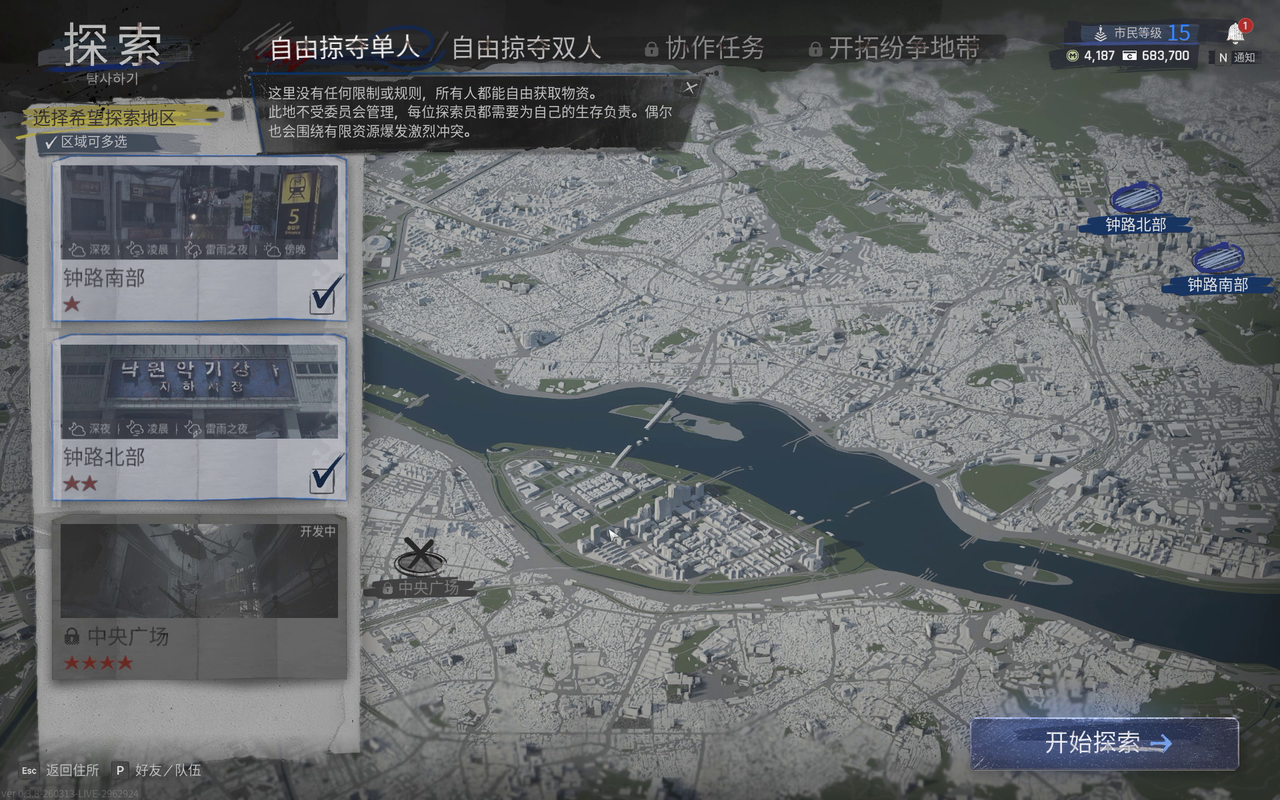Click the 钟路北部 map marker
Image resolution: width=1280 pixels, height=800 pixels.
tap(1136, 199)
